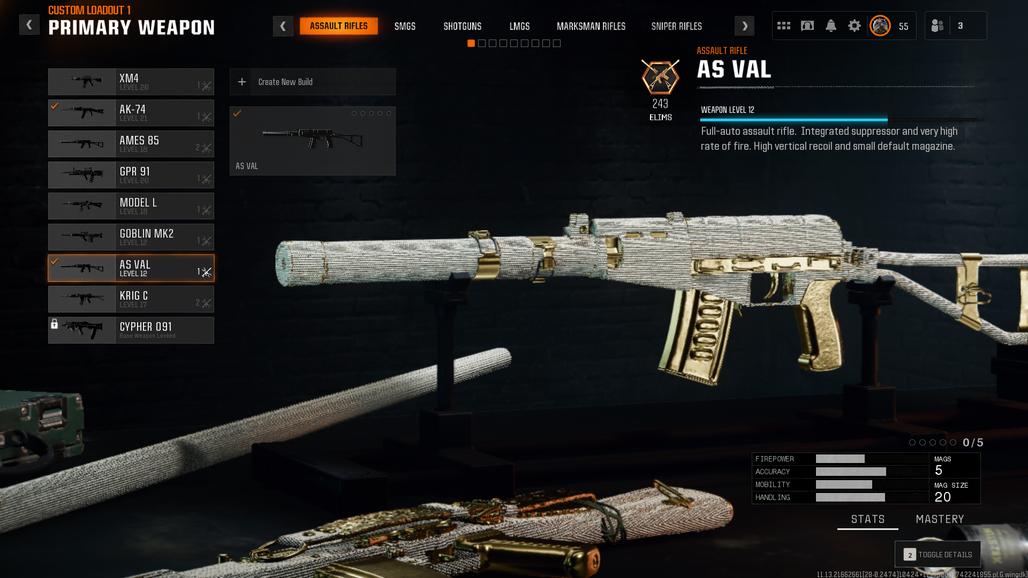The width and height of the screenshot is (1028, 578).
Task: Select the GPR 91 weapon
Action: tap(131, 175)
